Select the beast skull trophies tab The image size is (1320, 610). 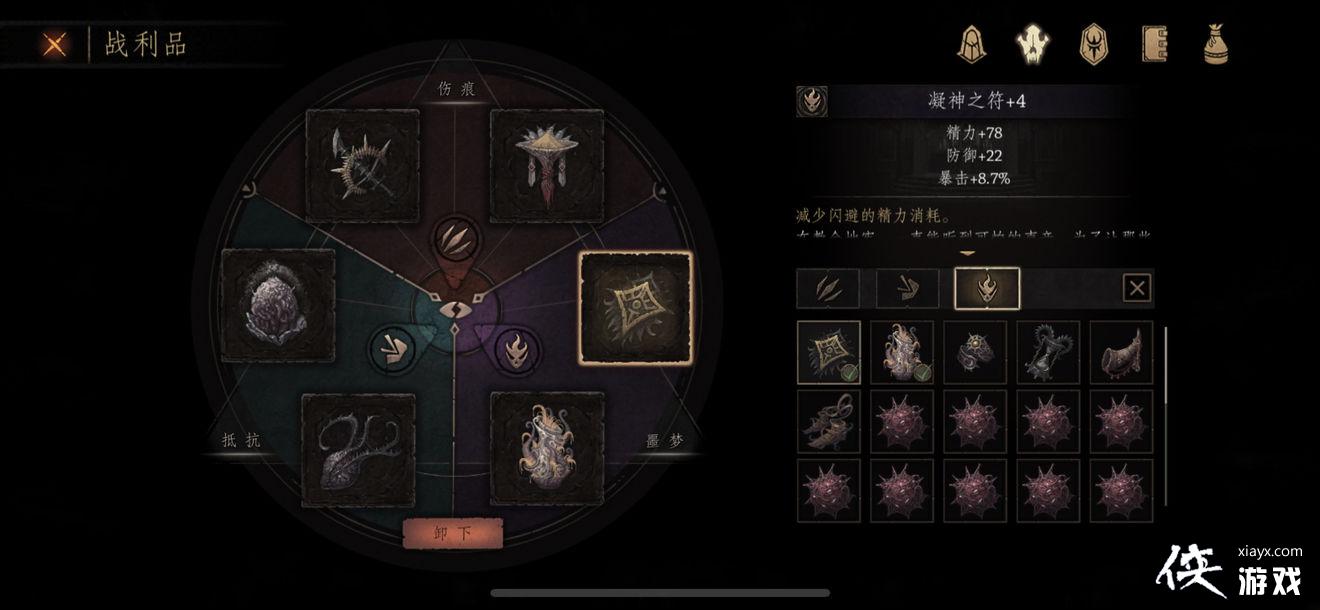click(1032, 43)
